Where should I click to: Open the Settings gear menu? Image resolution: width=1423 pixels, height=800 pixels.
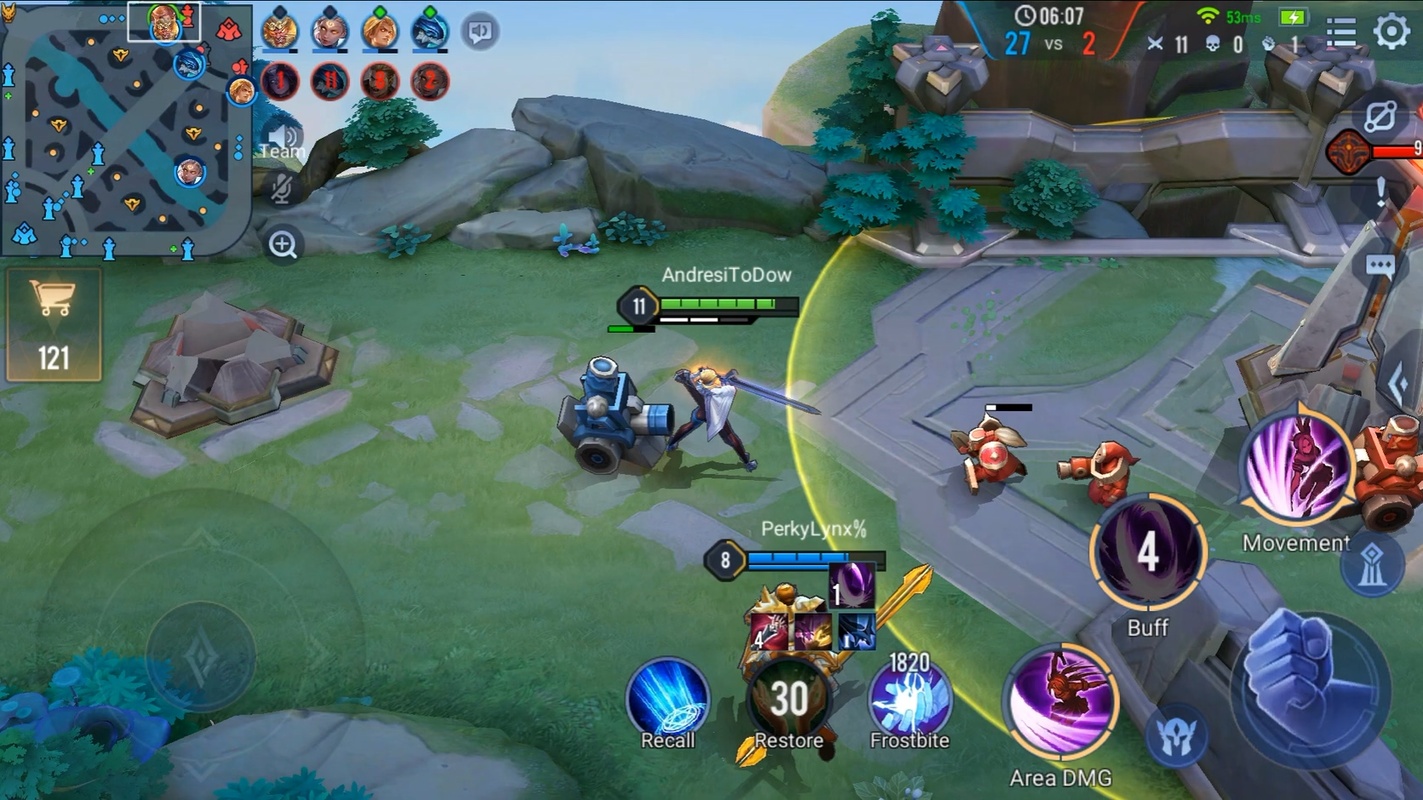[x=1392, y=32]
